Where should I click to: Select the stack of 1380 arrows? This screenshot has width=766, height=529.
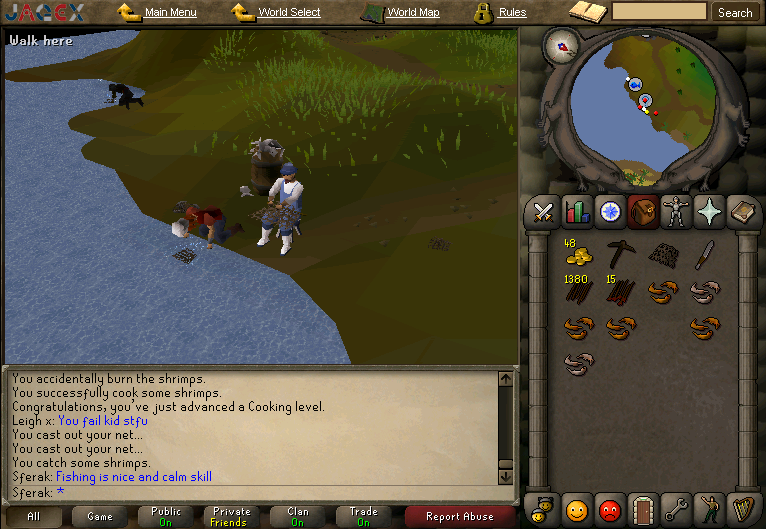click(577, 291)
